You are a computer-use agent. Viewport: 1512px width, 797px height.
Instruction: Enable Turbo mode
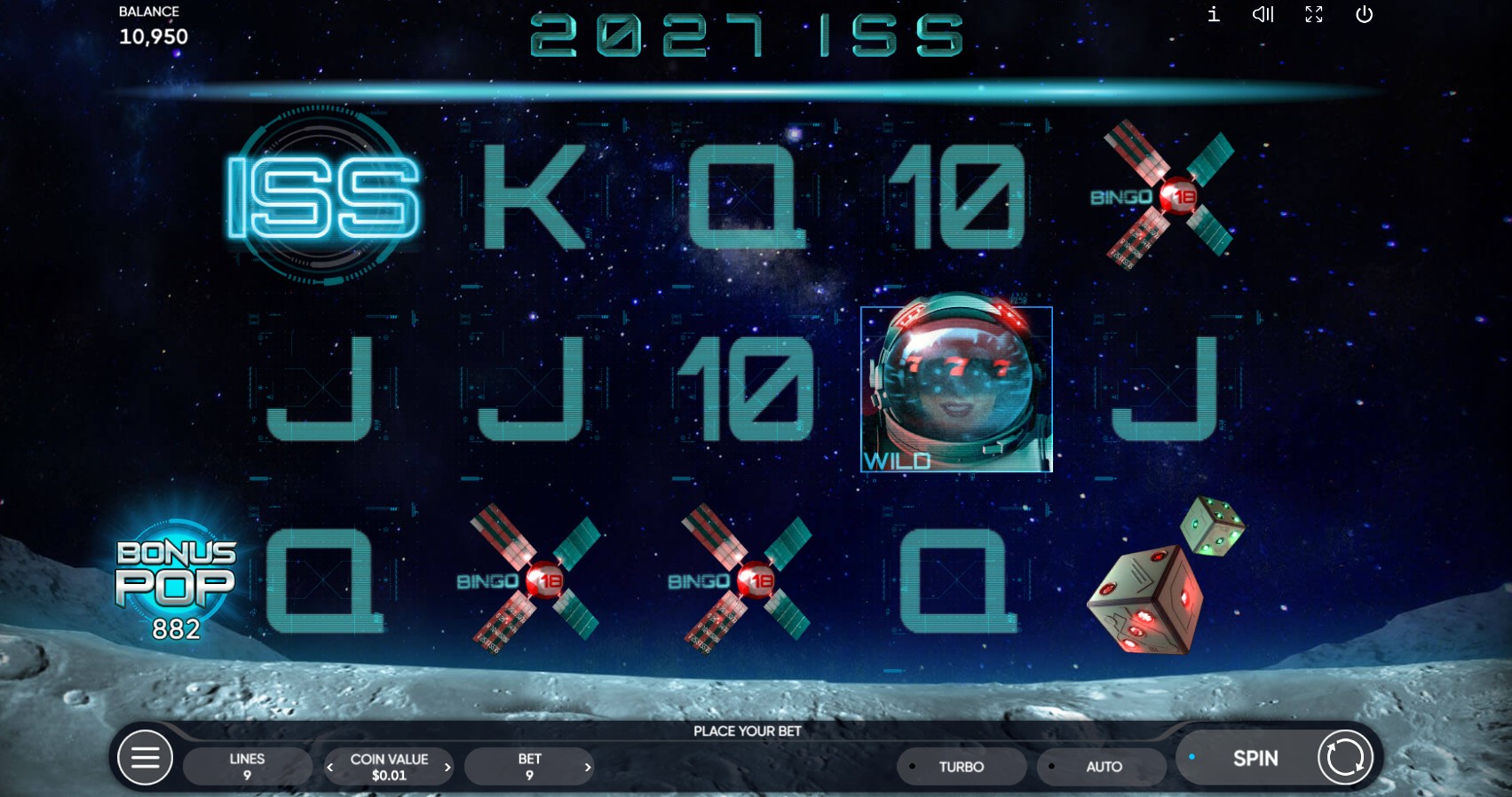tap(962, 766)
